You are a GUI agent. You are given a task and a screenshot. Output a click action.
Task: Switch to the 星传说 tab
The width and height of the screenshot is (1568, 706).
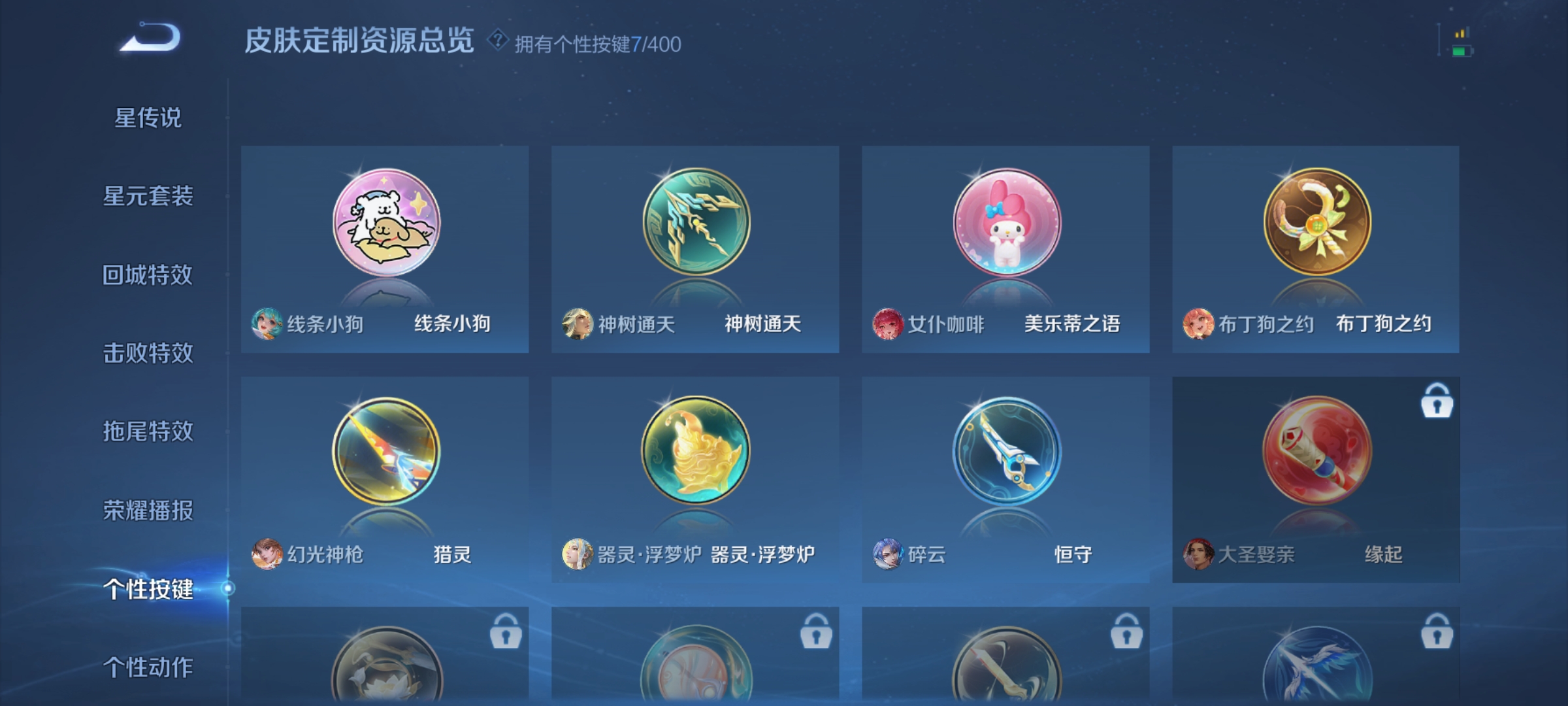[x=149, y=118]
